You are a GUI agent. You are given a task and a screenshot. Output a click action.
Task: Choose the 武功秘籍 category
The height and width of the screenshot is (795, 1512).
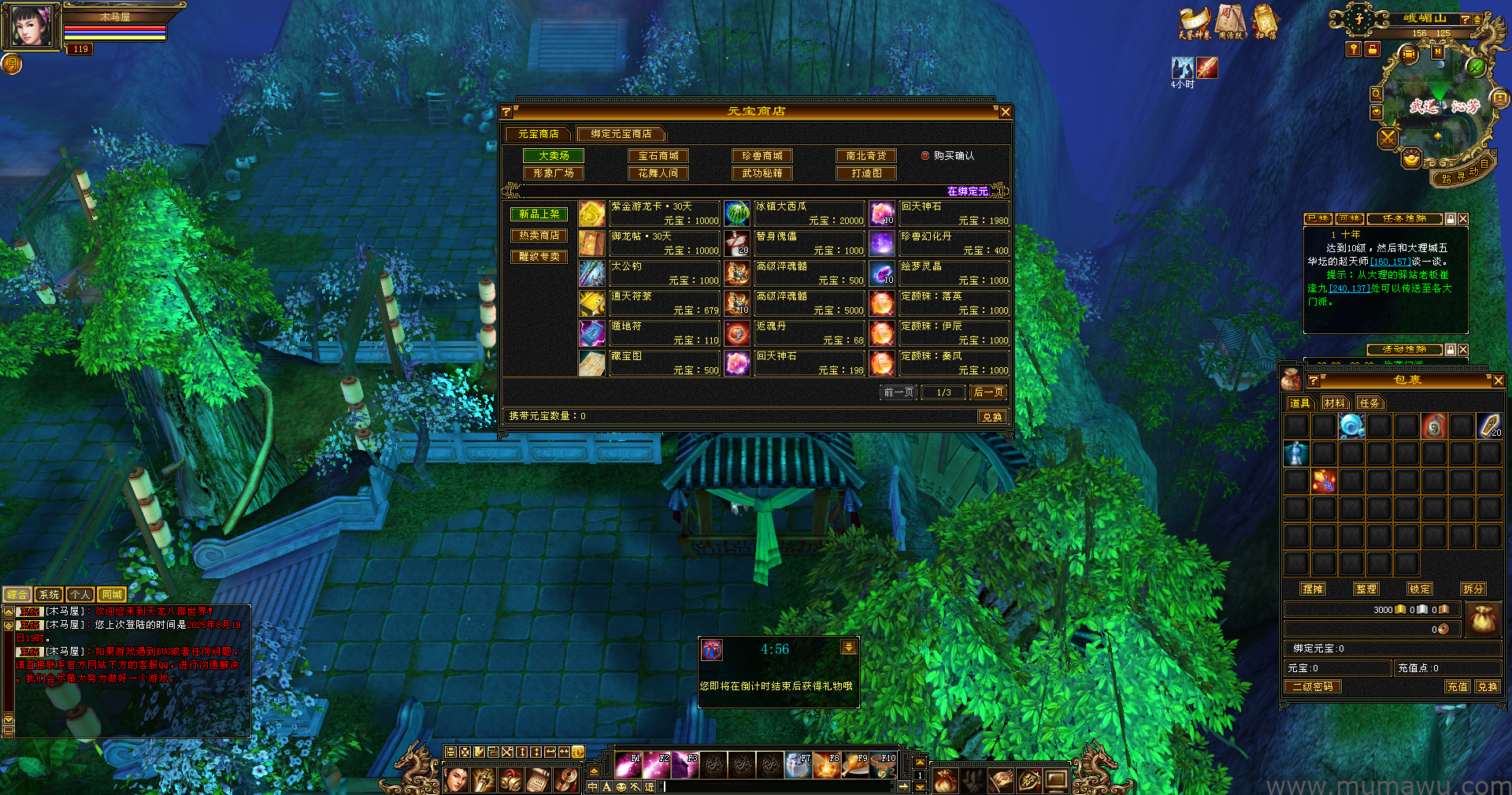click(762, 173)
